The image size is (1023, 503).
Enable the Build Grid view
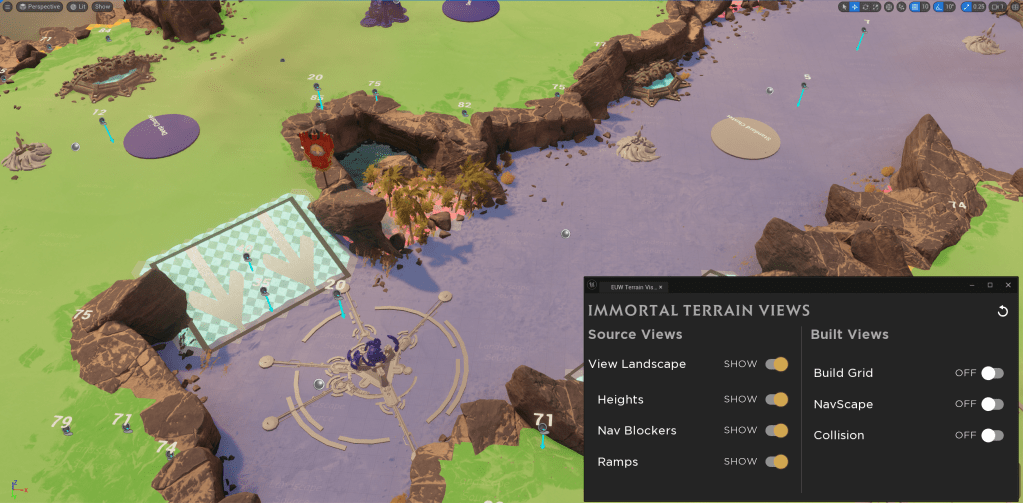[x=991, y=373]
